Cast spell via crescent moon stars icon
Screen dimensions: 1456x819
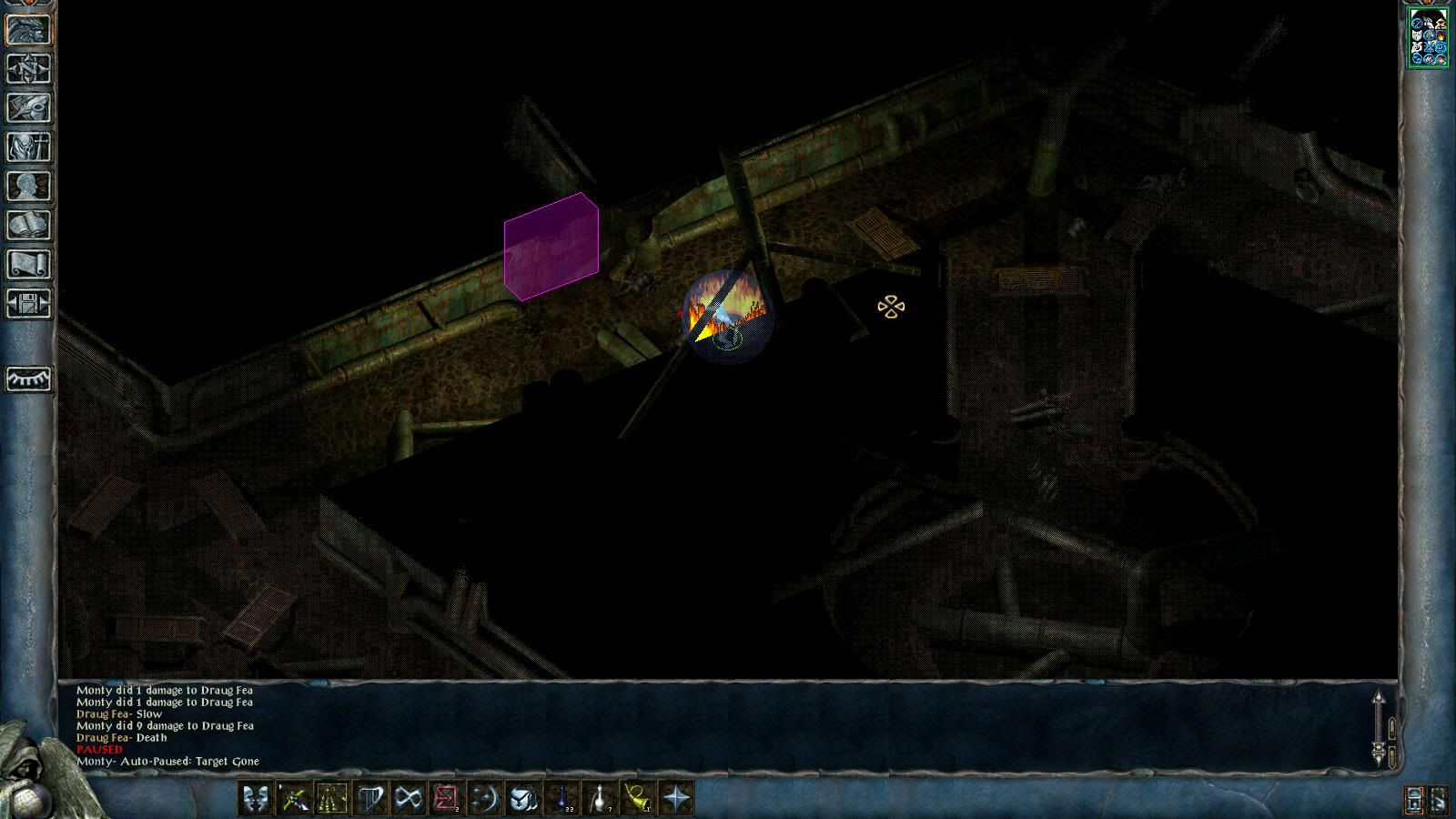[x=484, y=799]
